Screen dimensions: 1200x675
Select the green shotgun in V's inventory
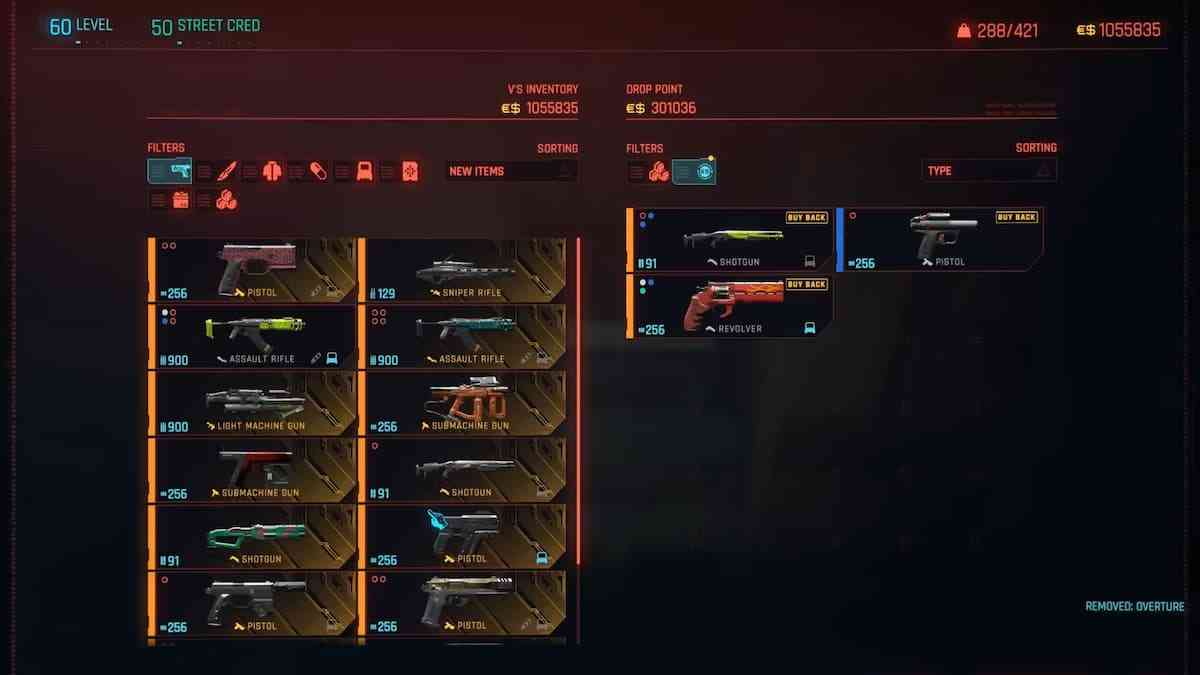[x=252, y=536]
